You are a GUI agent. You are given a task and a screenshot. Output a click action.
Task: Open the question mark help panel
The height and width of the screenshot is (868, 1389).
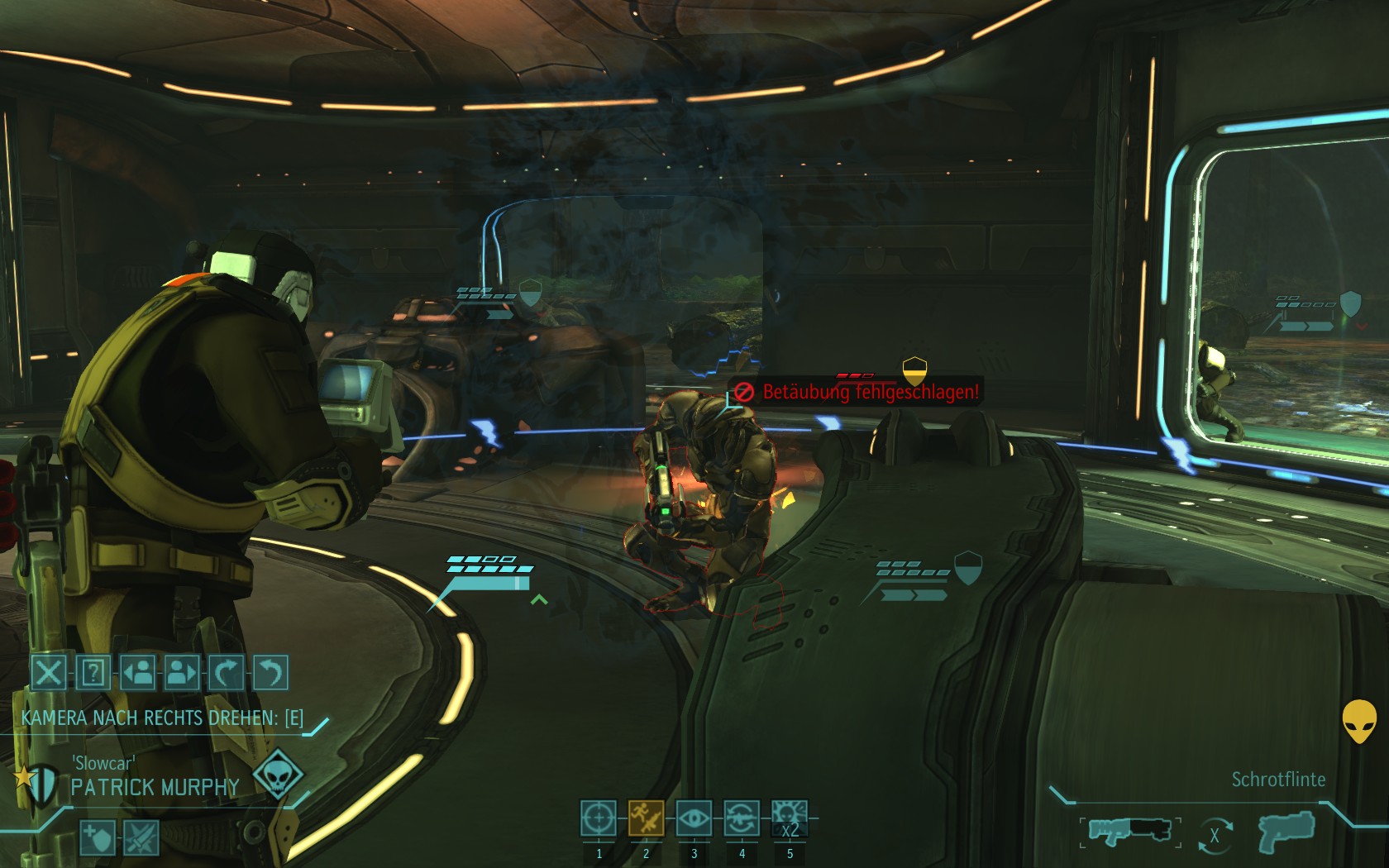pos(93,672)
